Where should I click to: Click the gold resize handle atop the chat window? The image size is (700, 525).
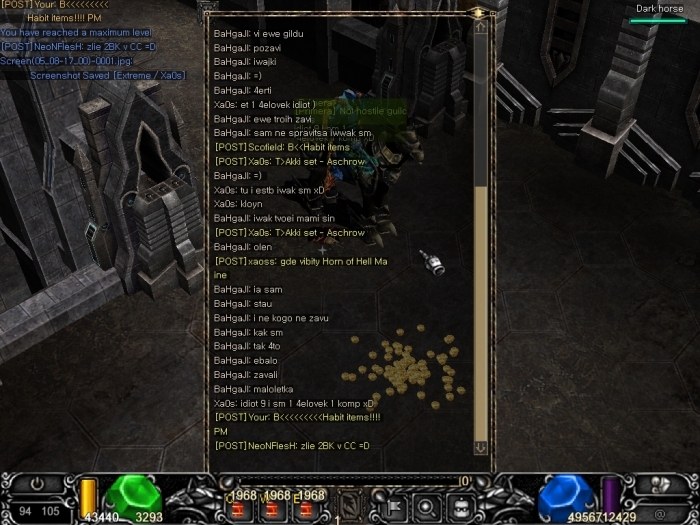tap(479, 13)
